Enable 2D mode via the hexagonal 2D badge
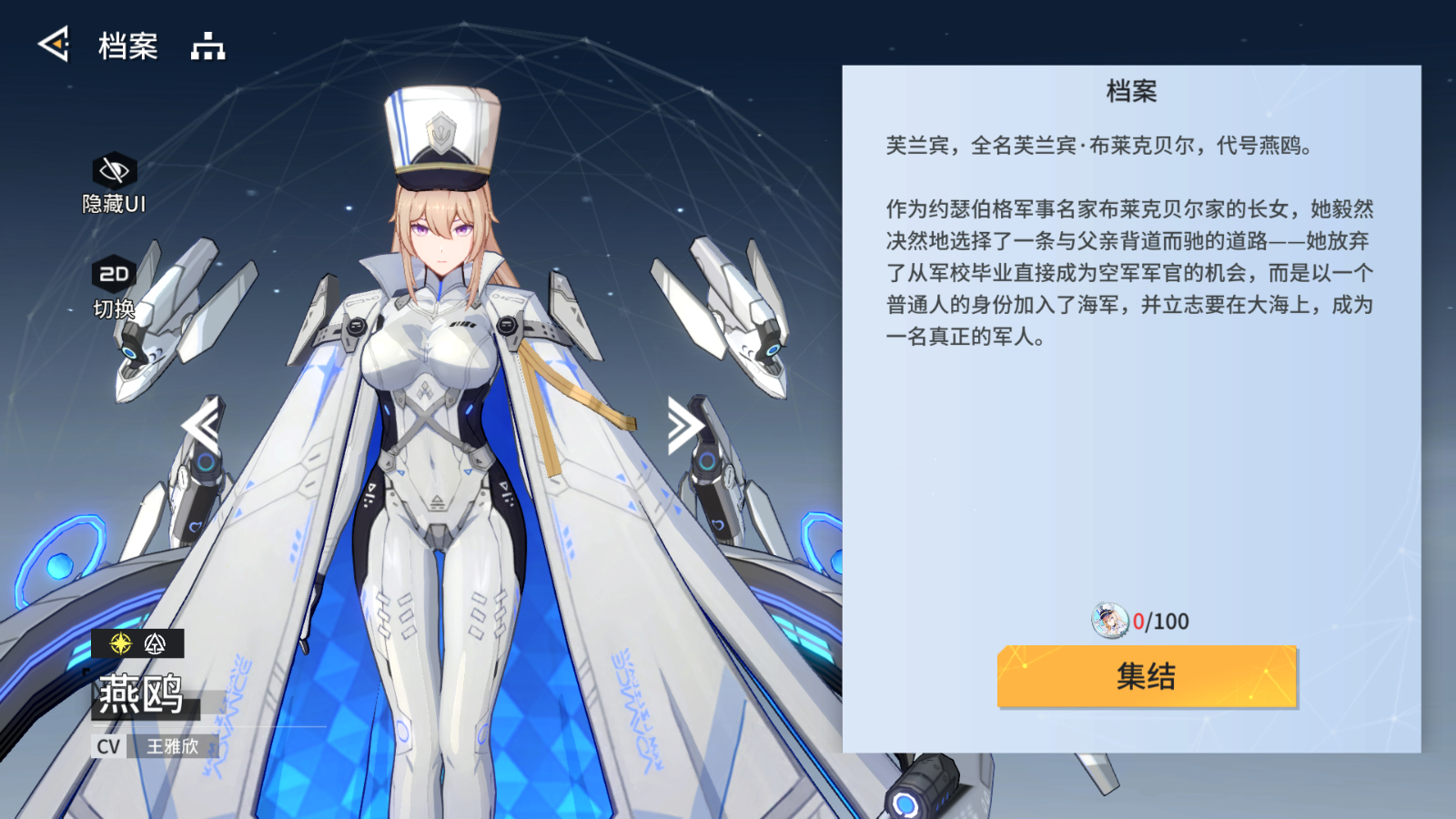The height and width of the screenshot is (819, 1456). click(112, 272)
